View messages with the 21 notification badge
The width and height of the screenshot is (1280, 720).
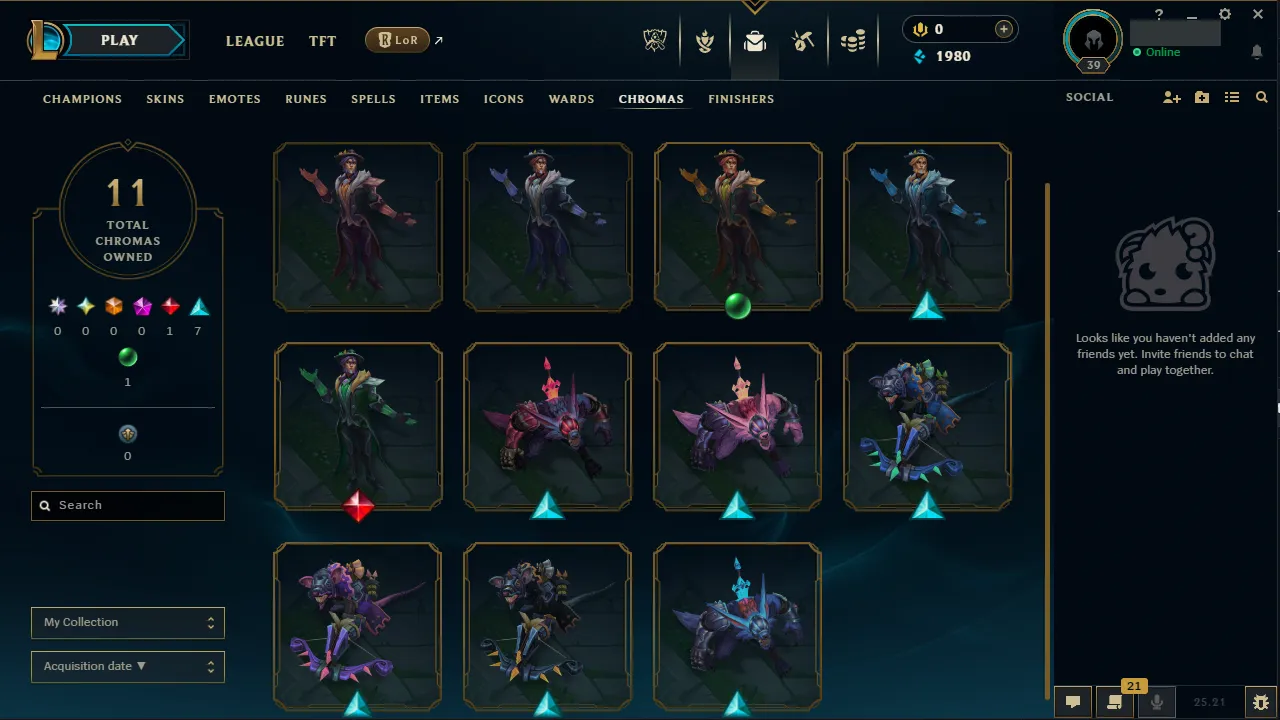pos(1114,703)
